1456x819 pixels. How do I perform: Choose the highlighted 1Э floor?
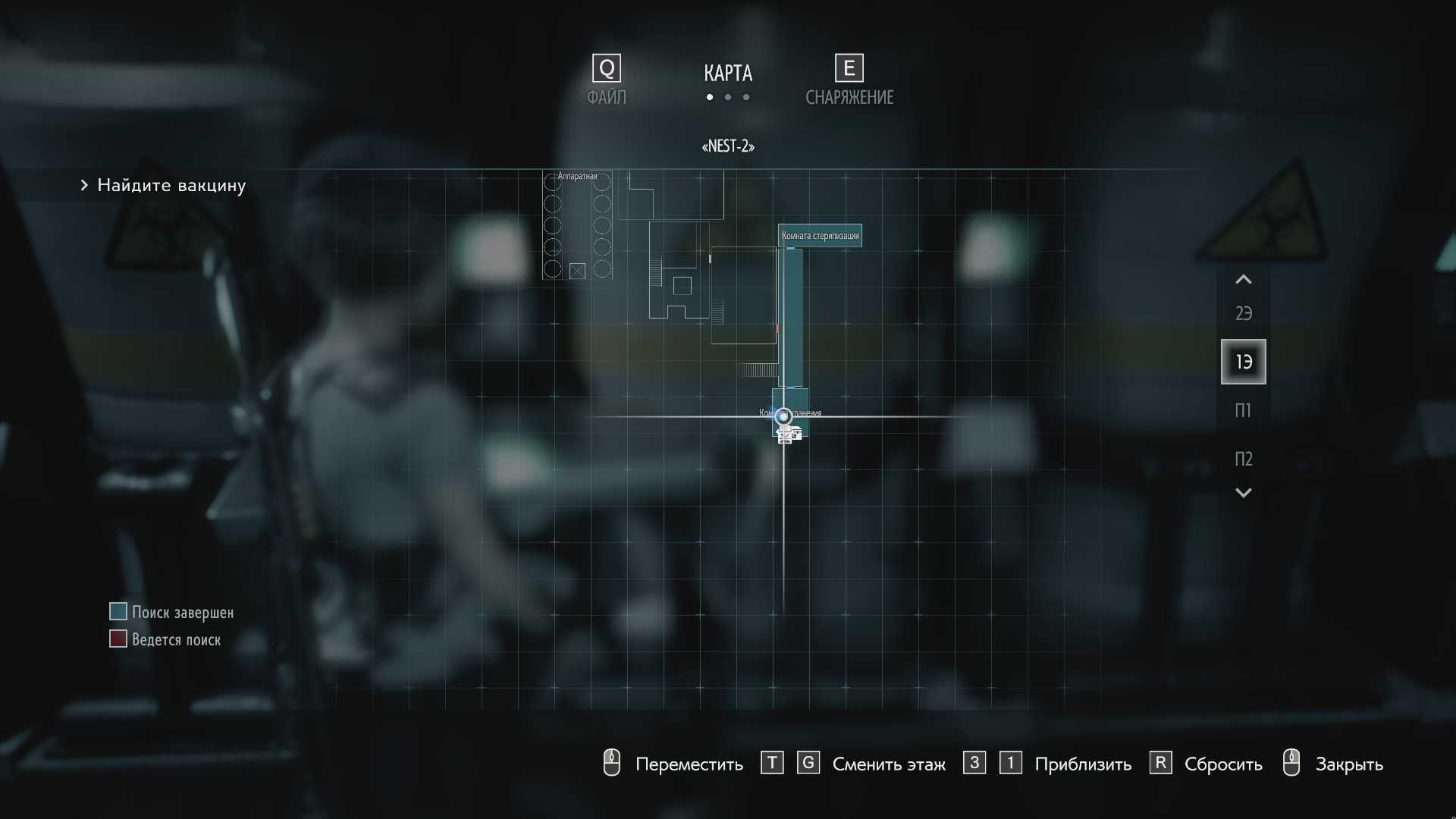pos(1243,362)
